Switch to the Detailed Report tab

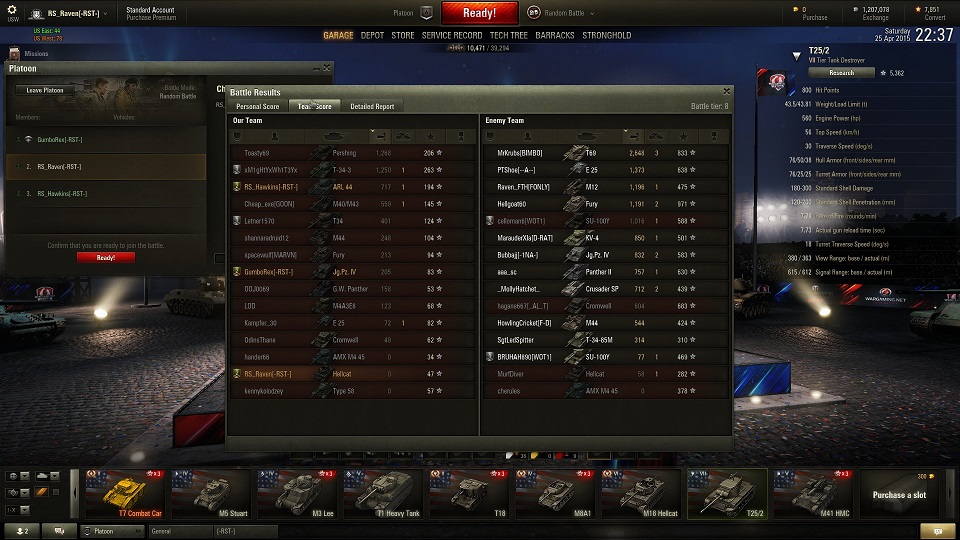pyautogui.click(x=372, y=106)
